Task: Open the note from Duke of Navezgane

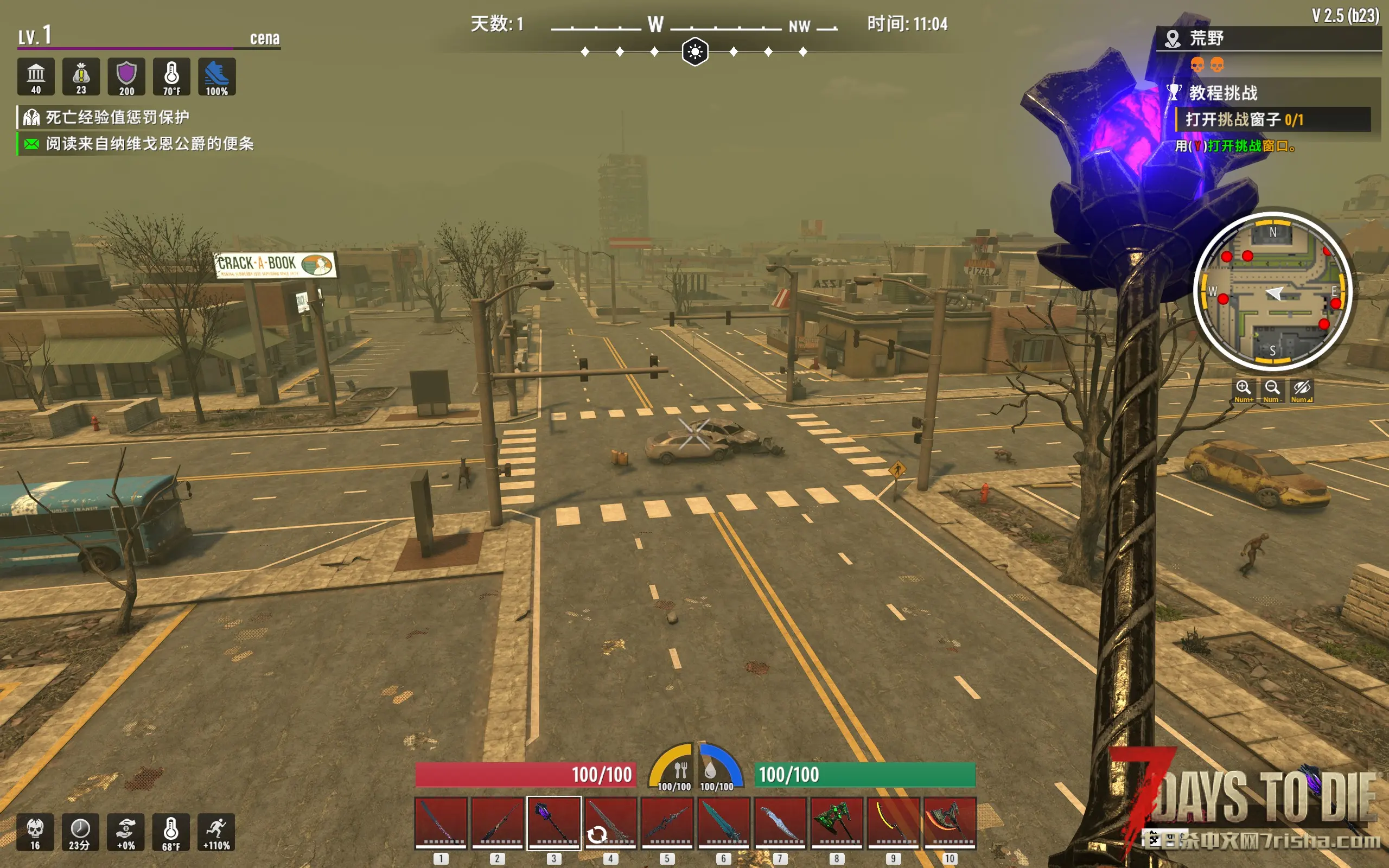Action: pos(149,144)
